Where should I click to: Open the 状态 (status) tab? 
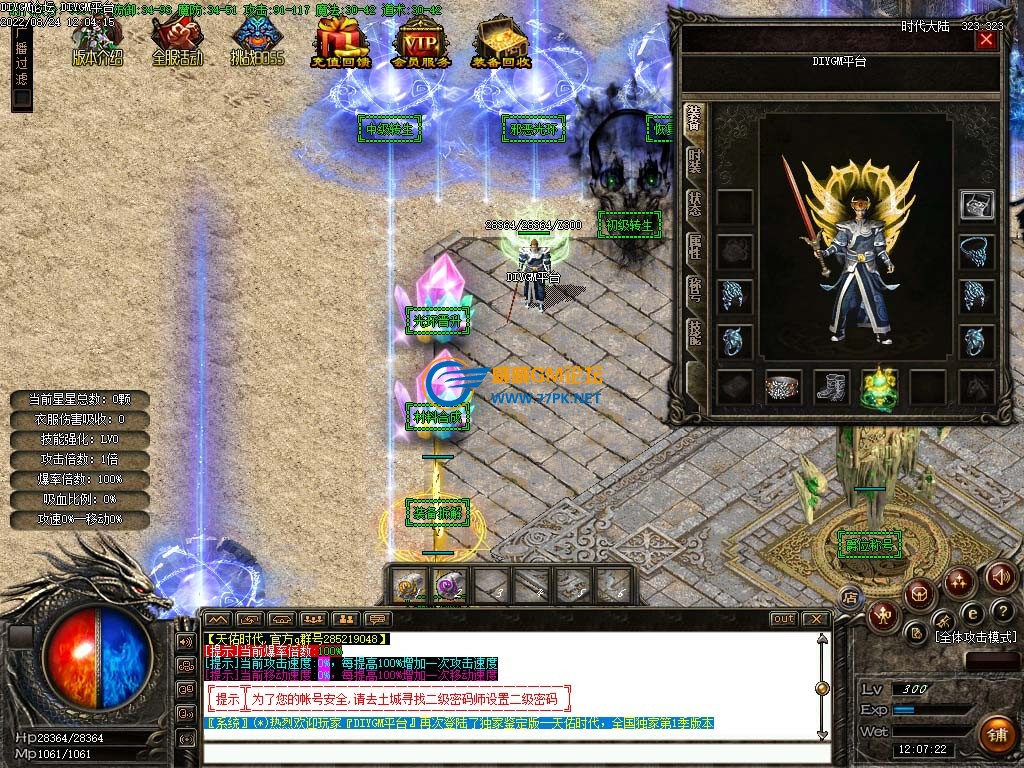click(695, 205)
